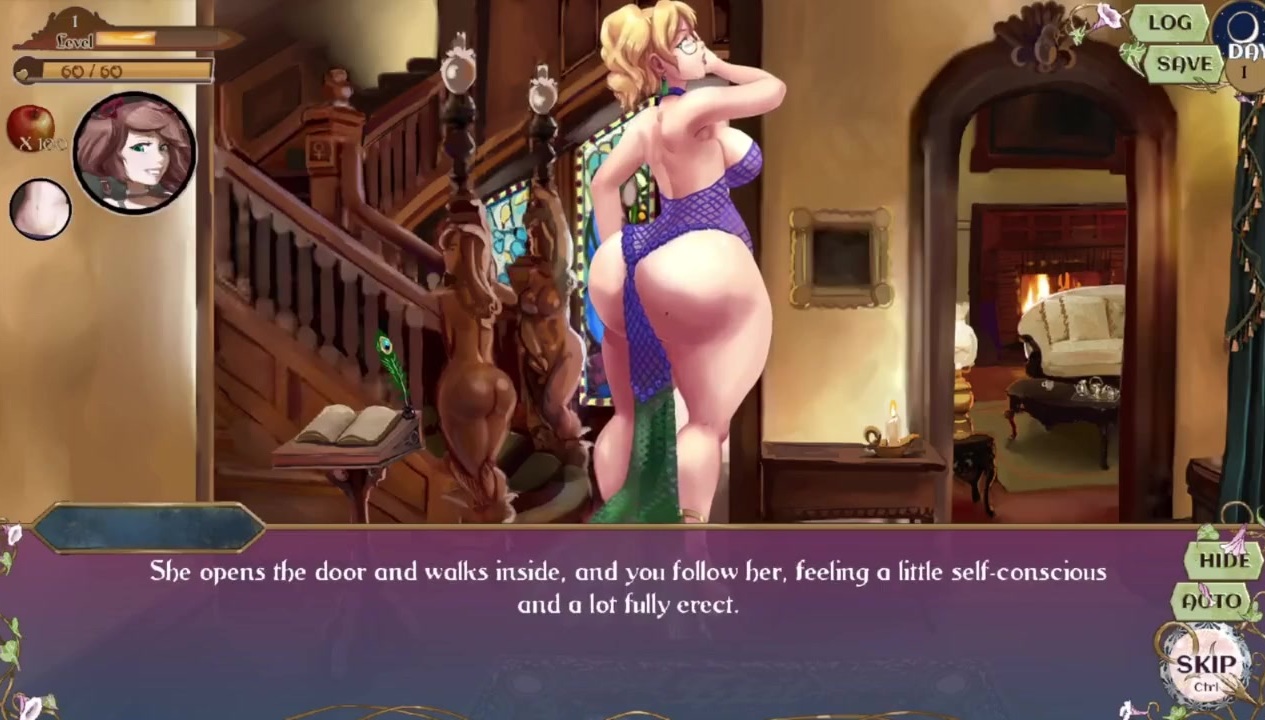1265x720 pixels.
Task: Hide the dialogue box with HIDE
Action: (x=1224, y=560)
